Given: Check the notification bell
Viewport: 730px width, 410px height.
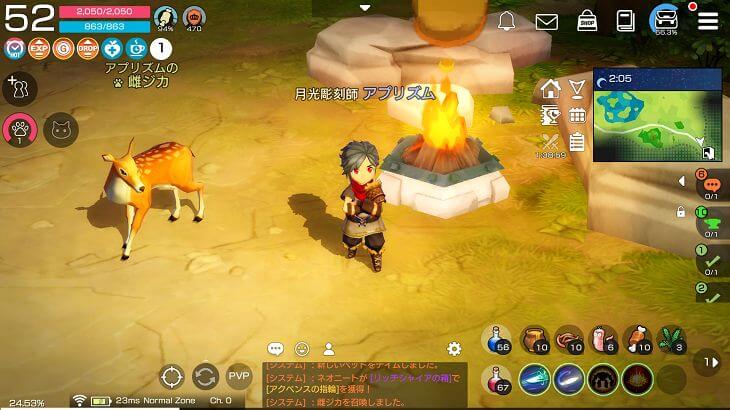Looking at the screenshot, I should tap(506, 21).
